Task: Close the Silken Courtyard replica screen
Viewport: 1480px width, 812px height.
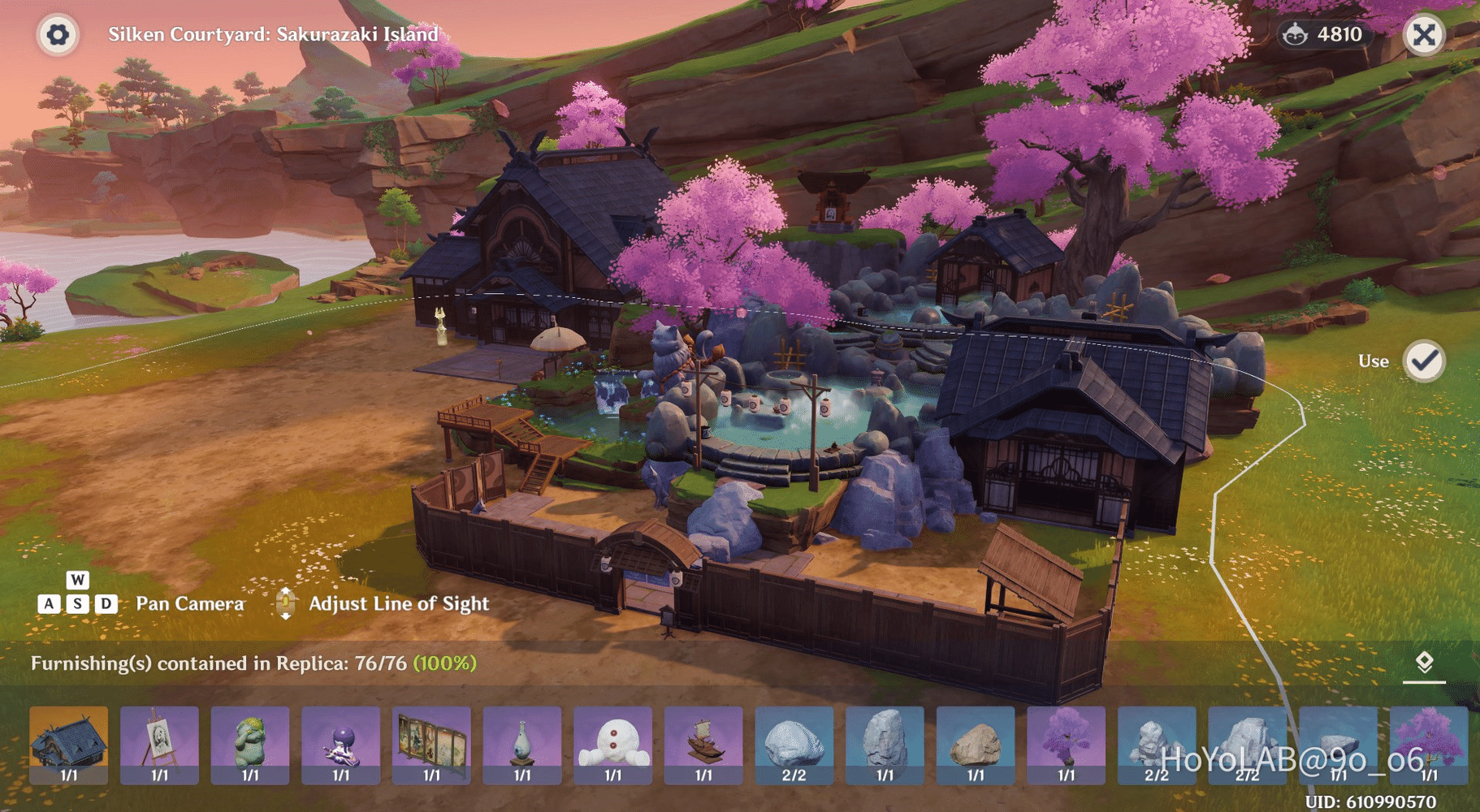Action: [x=1423, y=35]
